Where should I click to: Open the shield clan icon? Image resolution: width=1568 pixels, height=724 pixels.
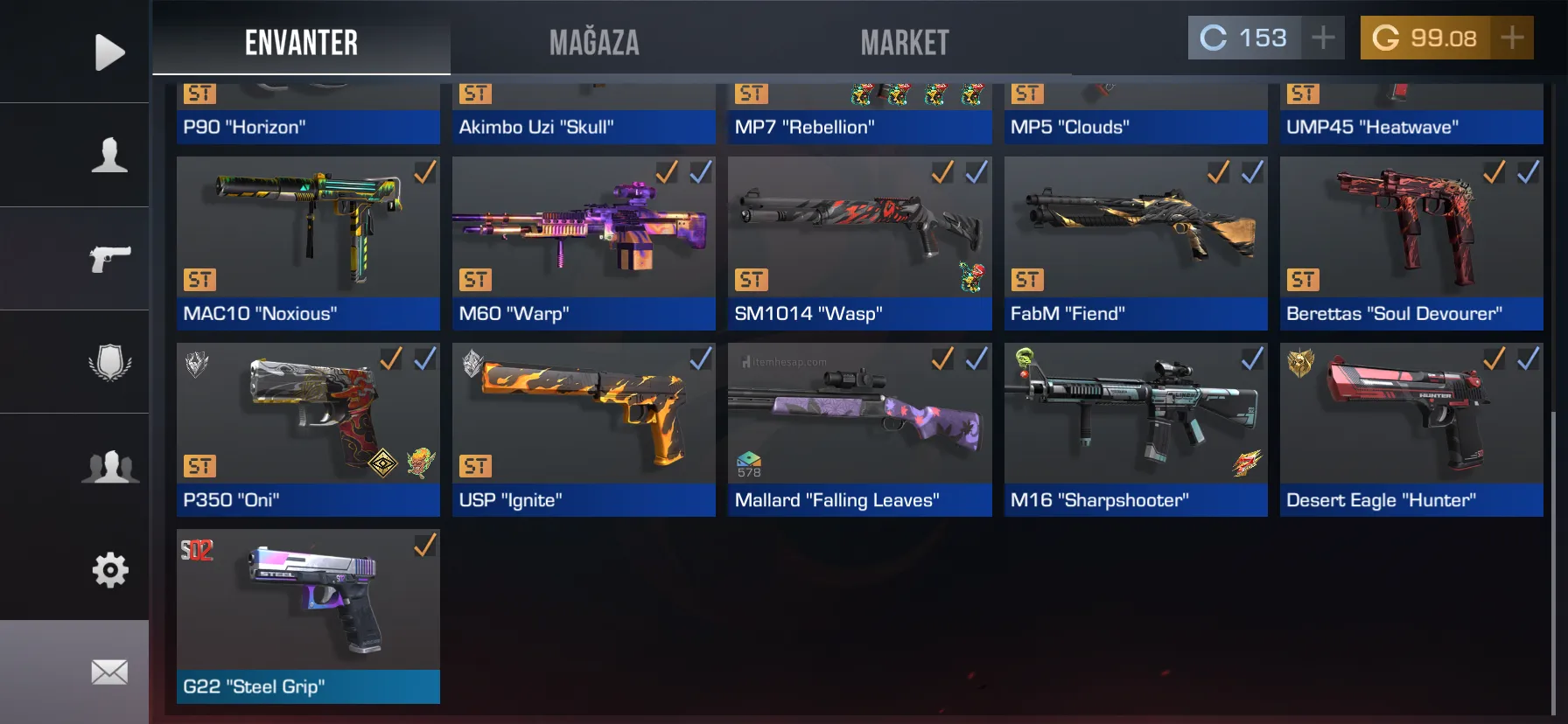pyautogui.click(x=109, y=362)
